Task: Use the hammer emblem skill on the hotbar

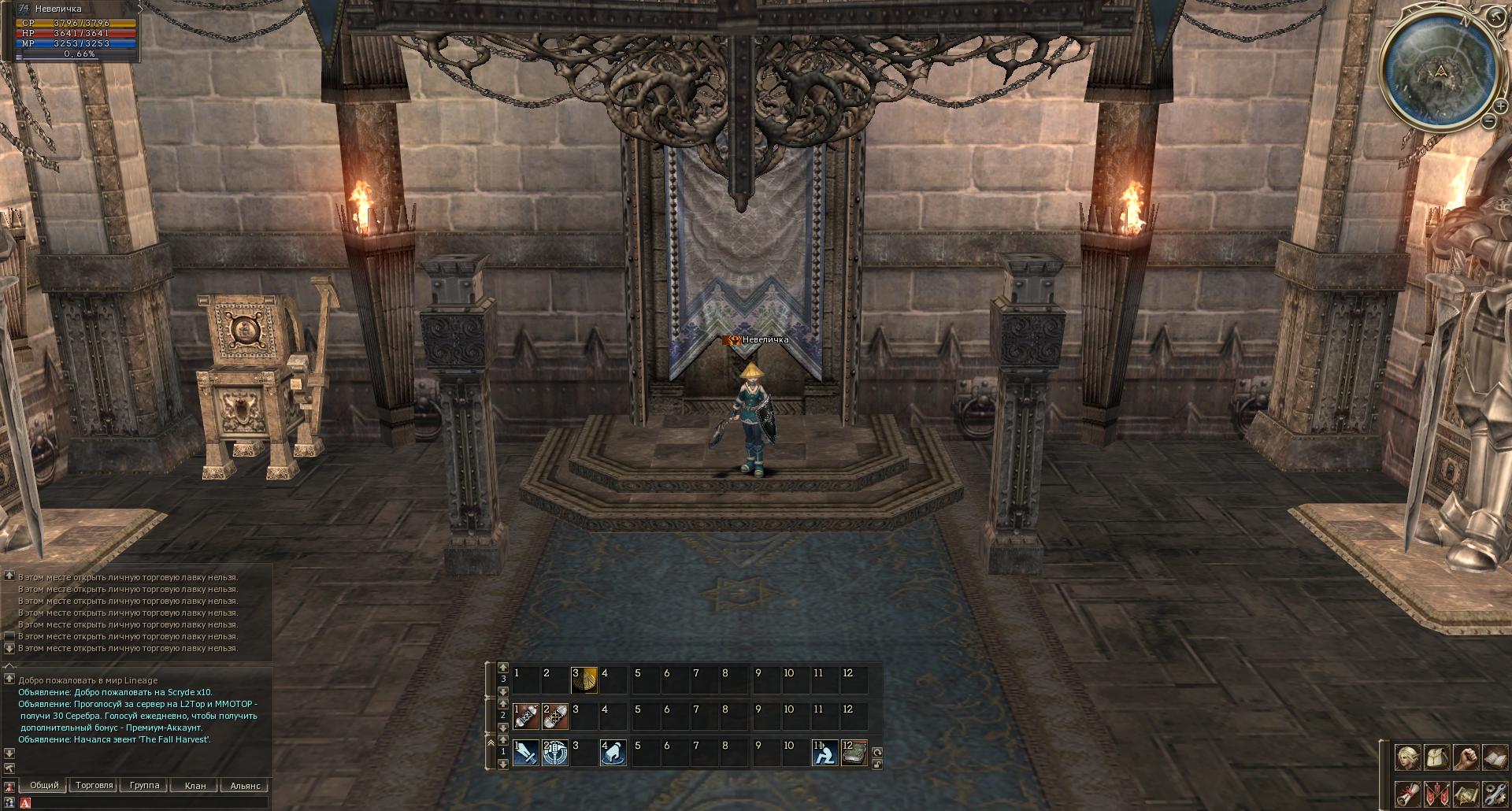Action: (x=554, y=754)
